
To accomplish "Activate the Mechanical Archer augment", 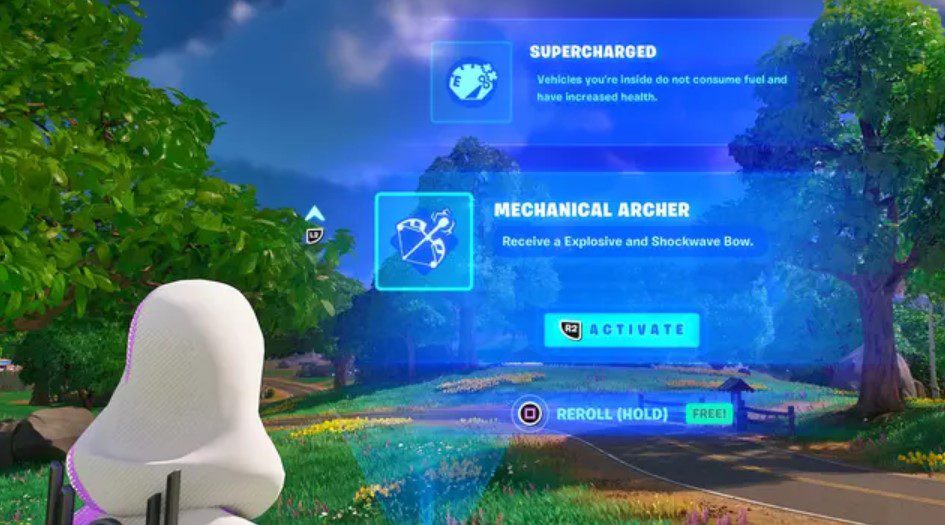I will click(x=621, y=329).
